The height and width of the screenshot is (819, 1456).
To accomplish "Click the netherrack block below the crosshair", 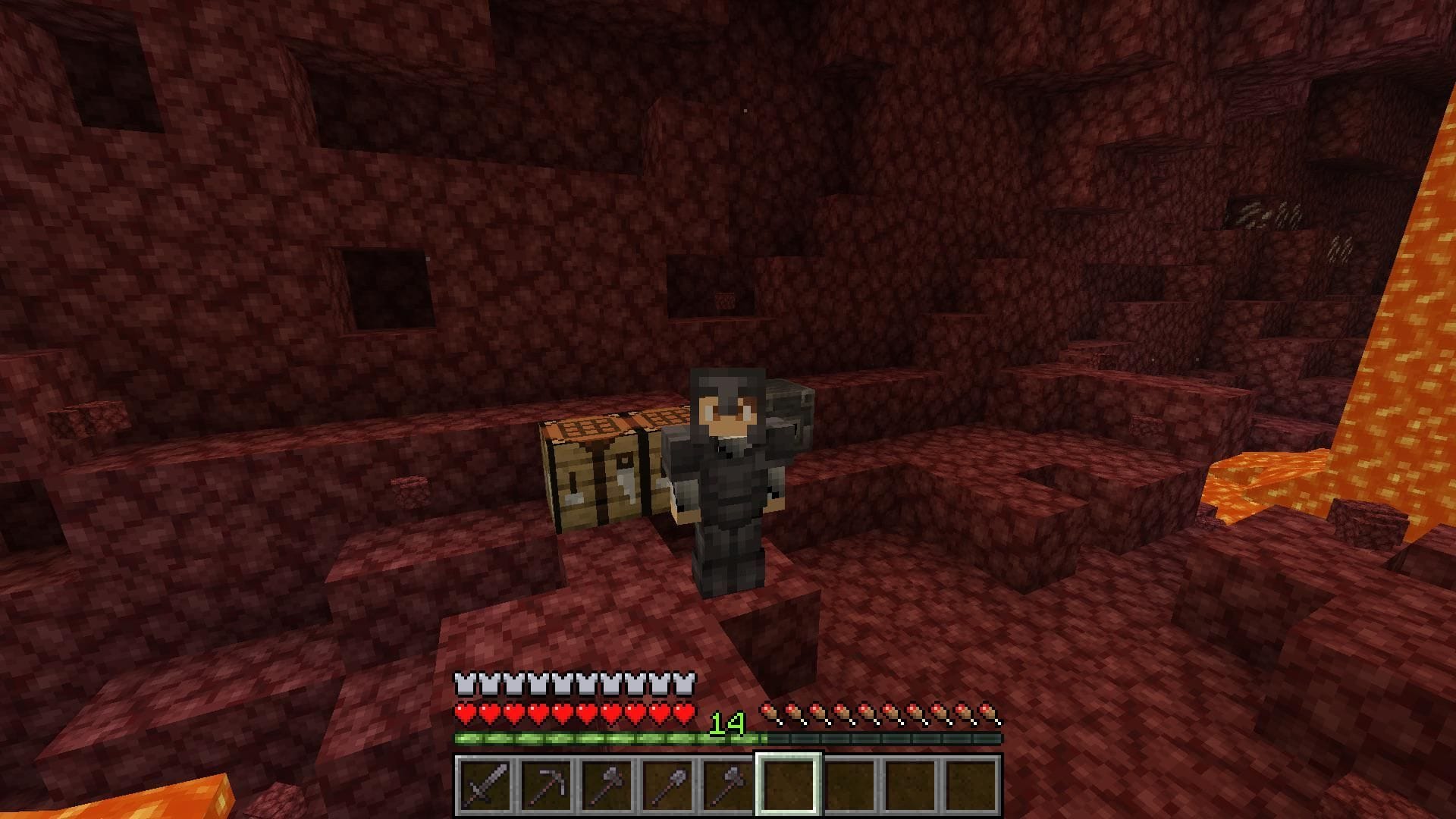I will pyautogui.click(x=728, y=607).
